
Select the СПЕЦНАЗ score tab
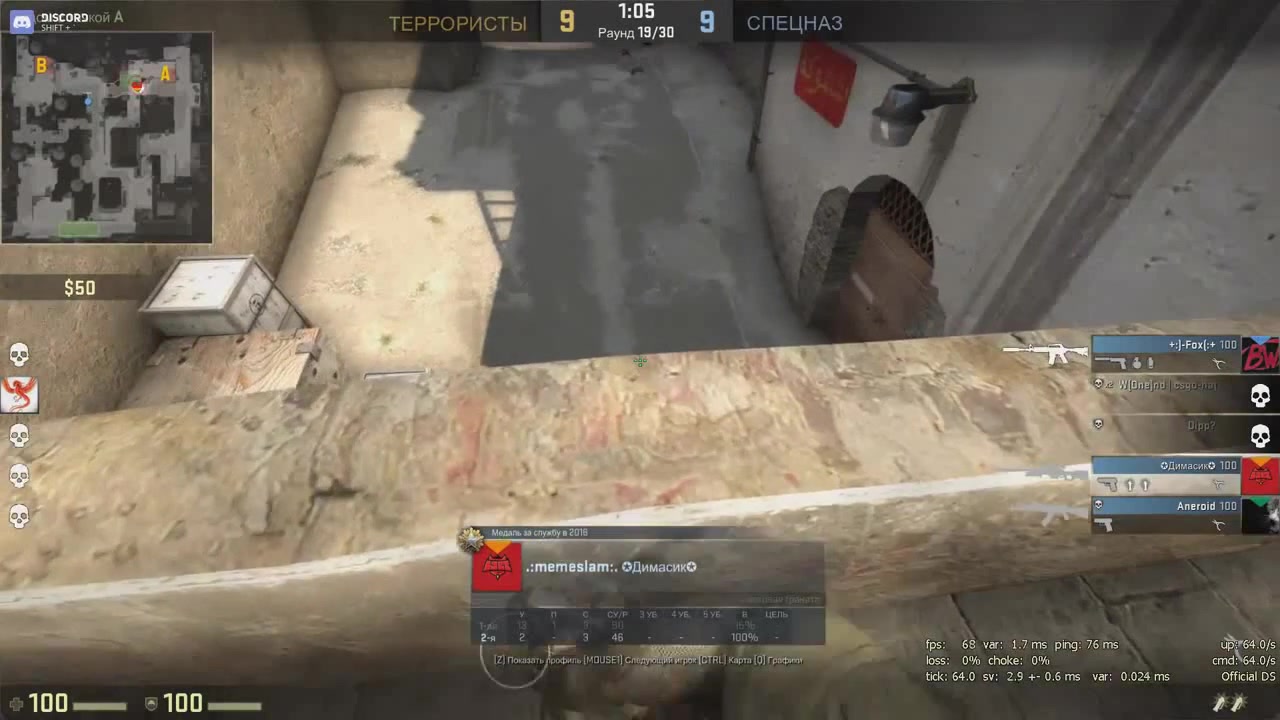pos(794,23)
